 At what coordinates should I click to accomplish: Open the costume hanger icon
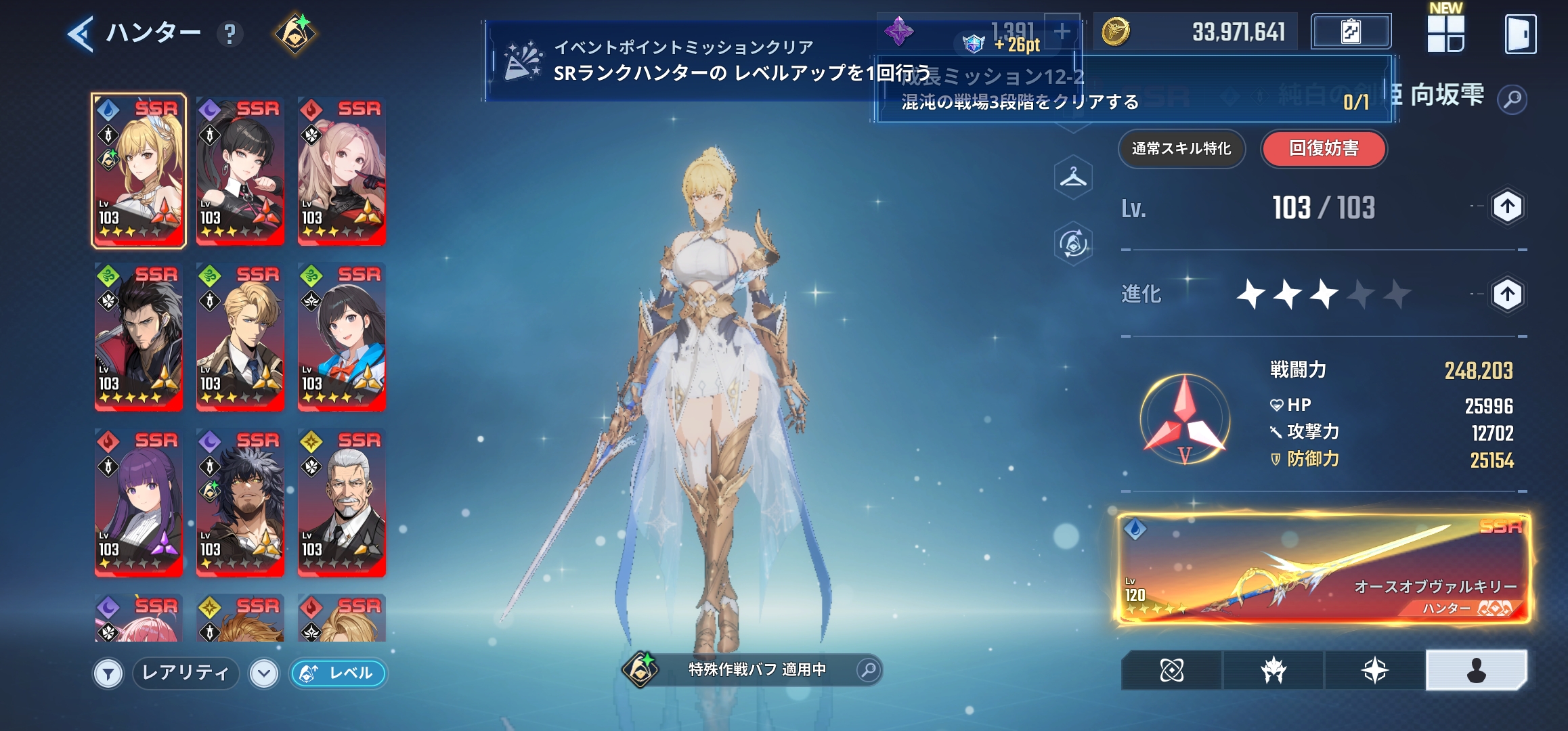1073,178
